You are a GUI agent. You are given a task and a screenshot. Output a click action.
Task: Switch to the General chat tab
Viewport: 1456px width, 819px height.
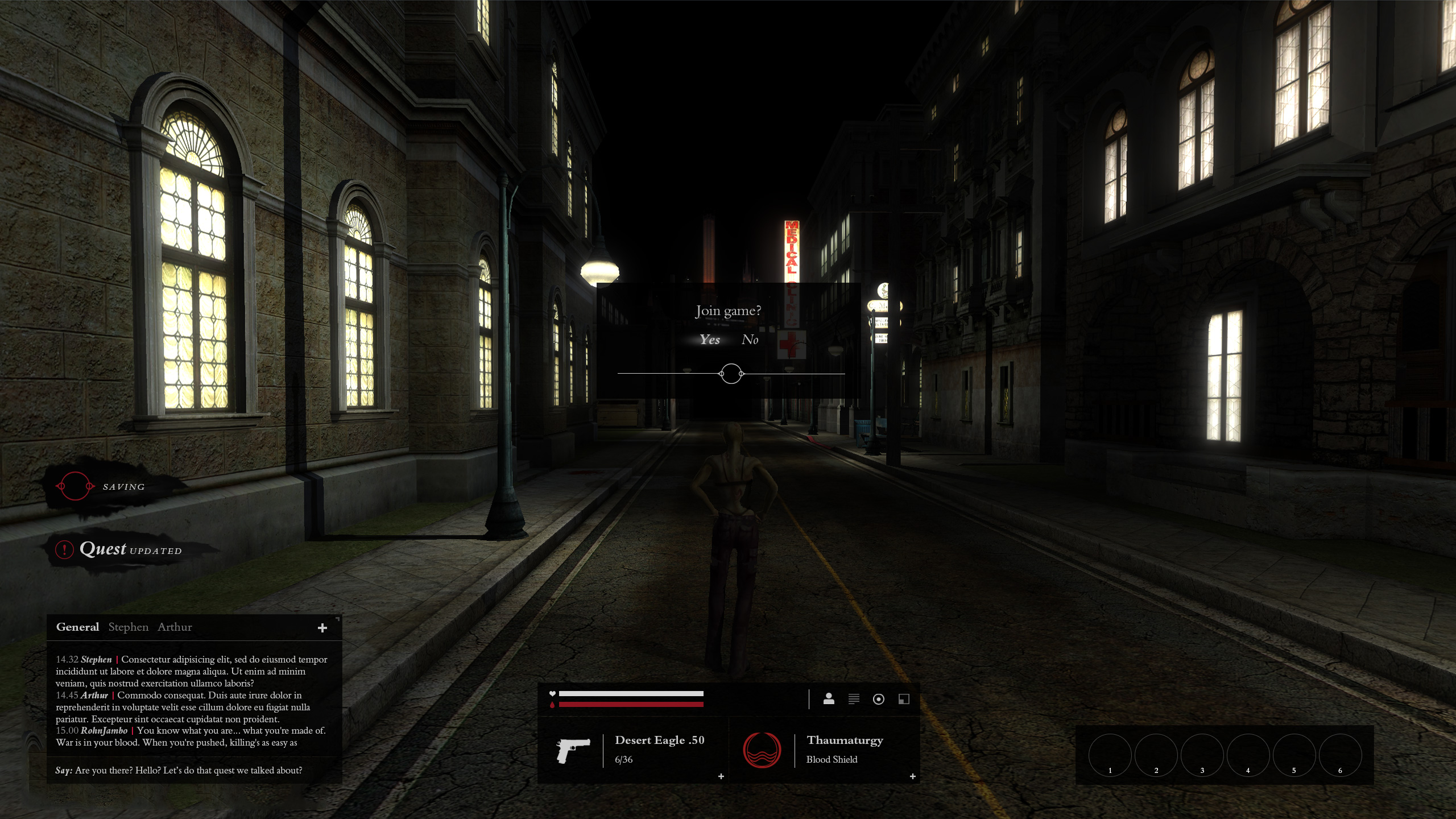click(x=77, y=627)
